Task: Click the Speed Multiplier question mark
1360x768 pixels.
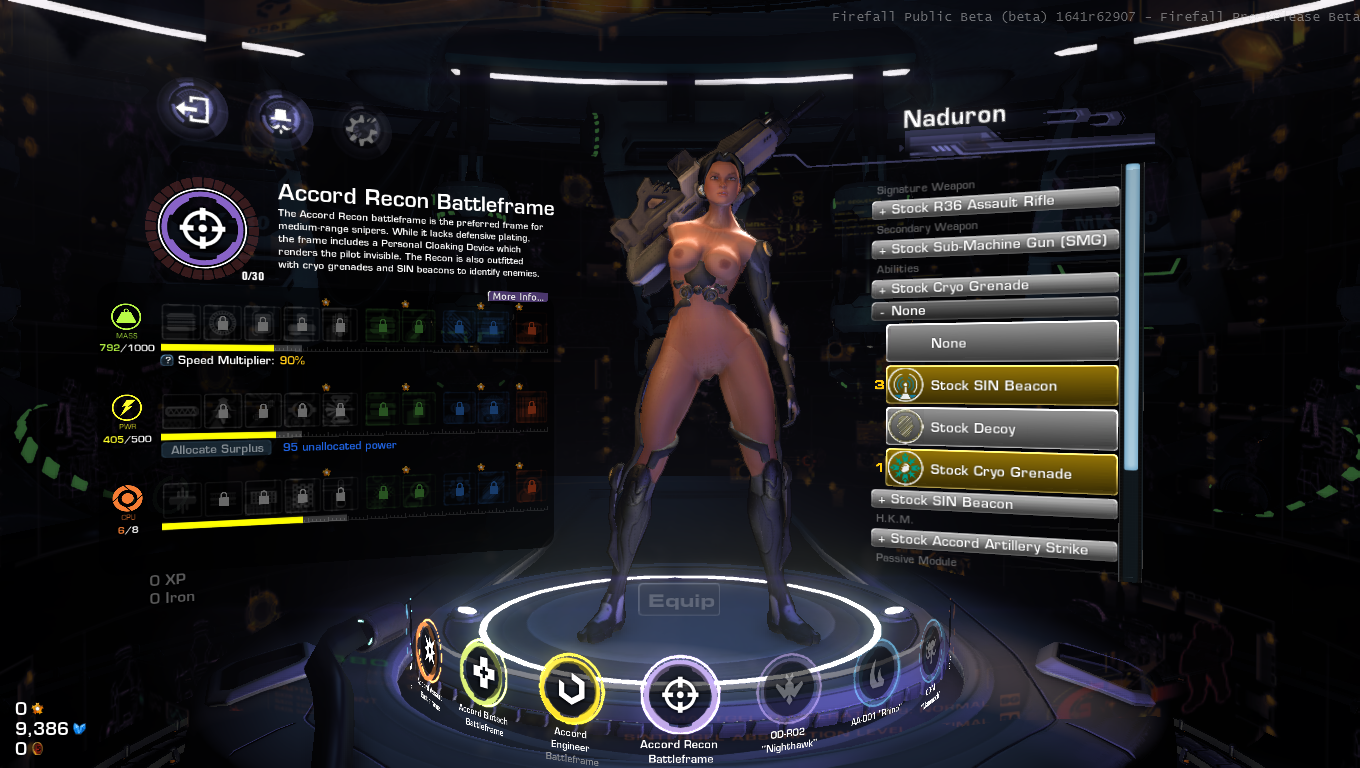Action: pos(168,360)
